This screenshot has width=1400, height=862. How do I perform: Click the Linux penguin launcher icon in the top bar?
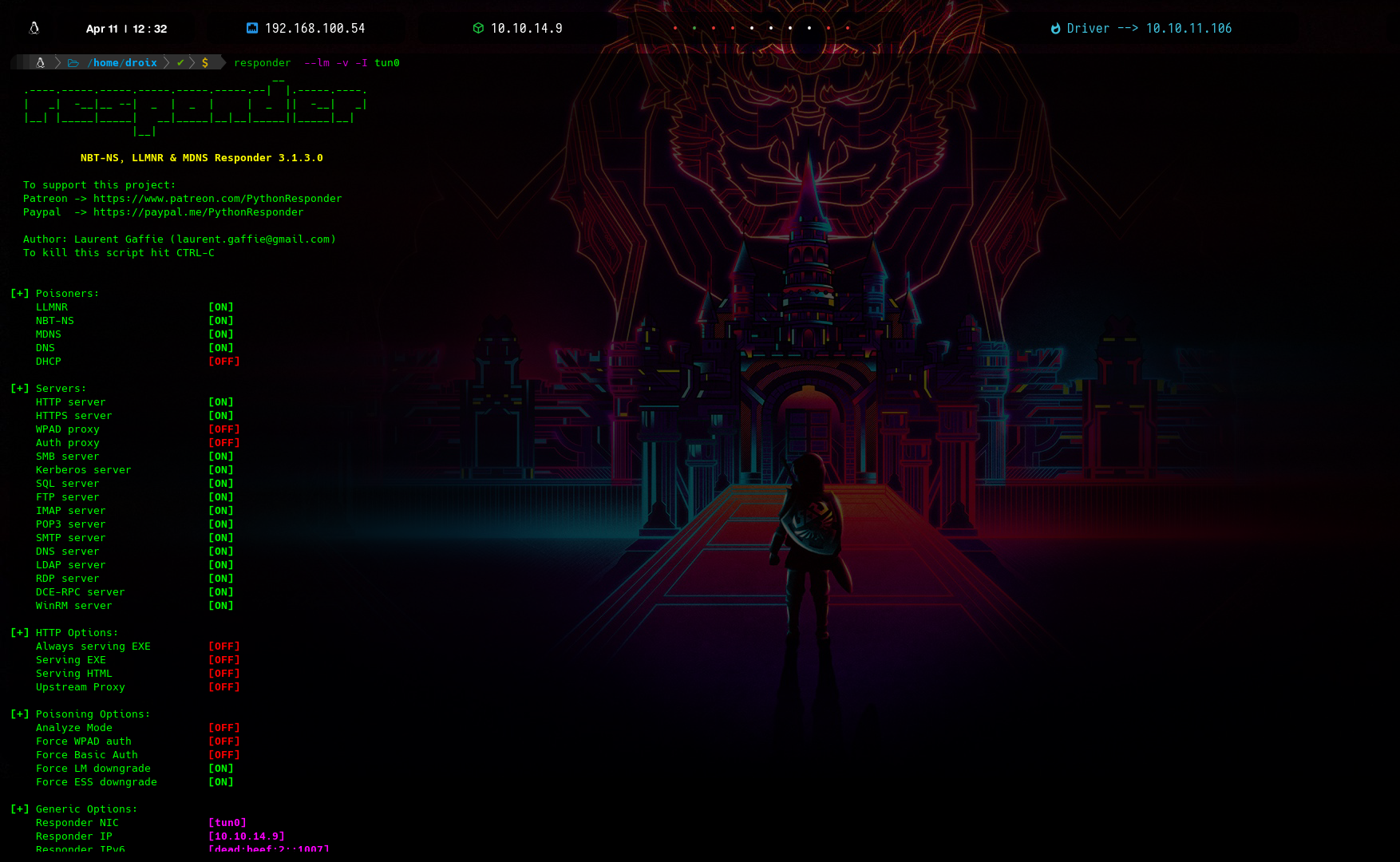coord(34,28)
